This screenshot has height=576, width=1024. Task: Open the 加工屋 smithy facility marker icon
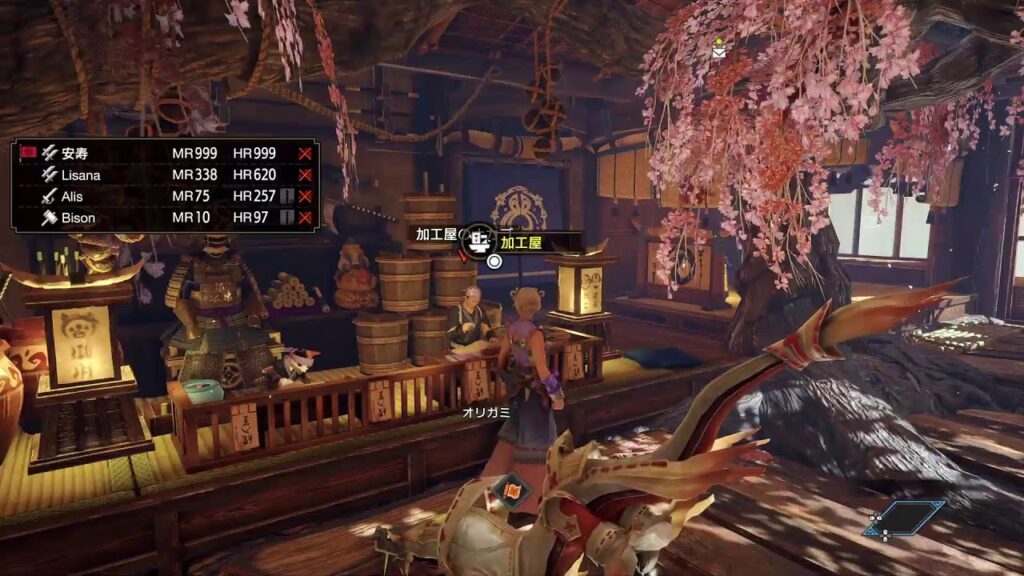coord(479,240)
